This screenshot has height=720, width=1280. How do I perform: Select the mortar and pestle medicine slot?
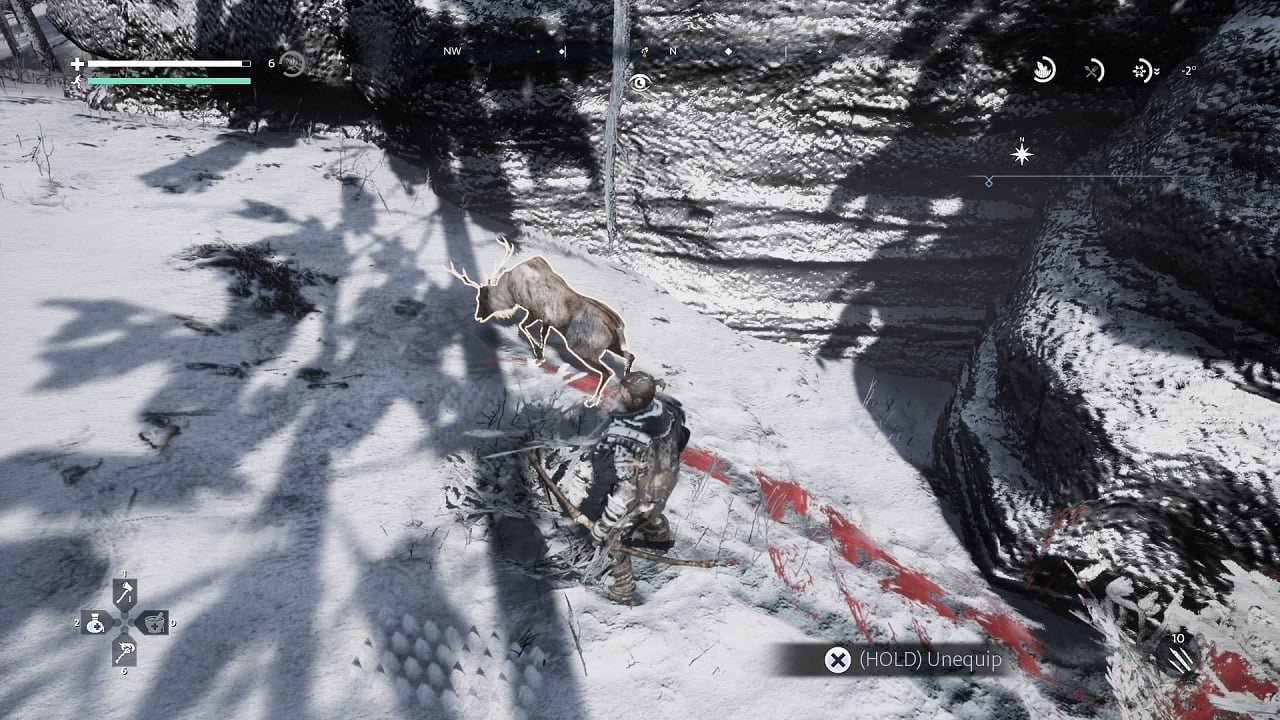point(153,623)
